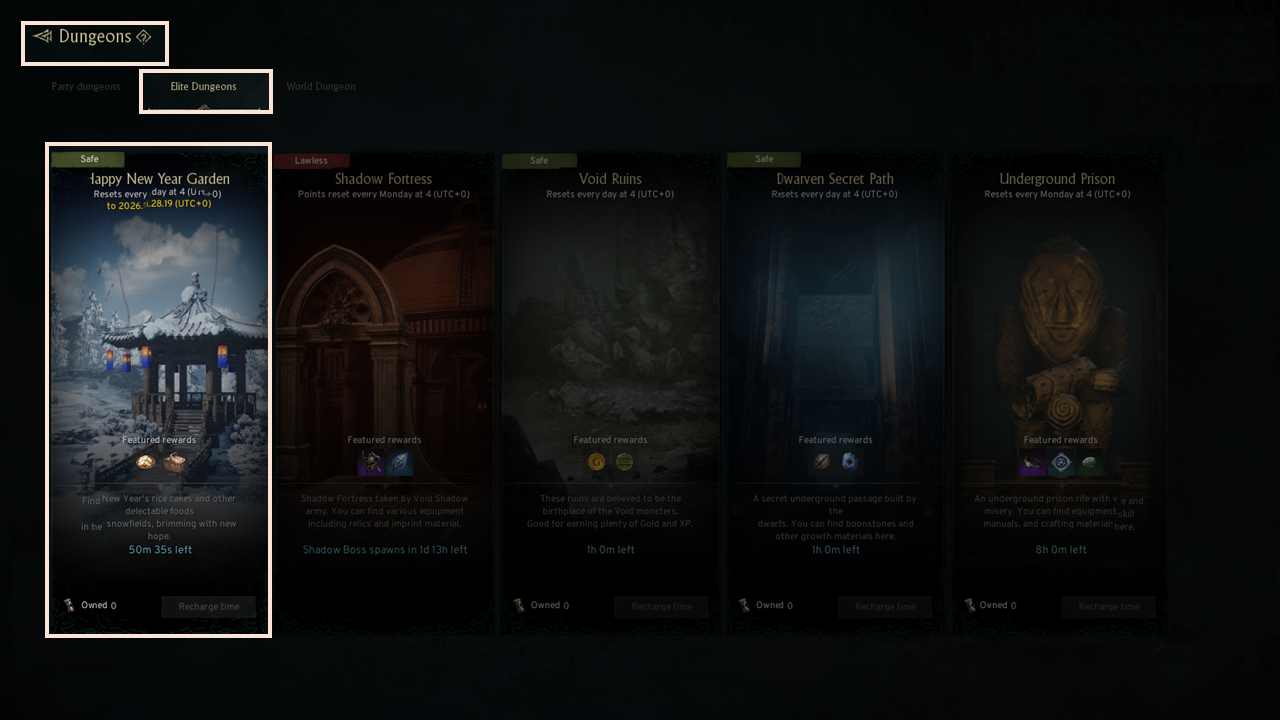The height and width of the screenshot is (720, 1280).
Task: Switch to the Elite Dungeons tab
Action: point(205,87)
